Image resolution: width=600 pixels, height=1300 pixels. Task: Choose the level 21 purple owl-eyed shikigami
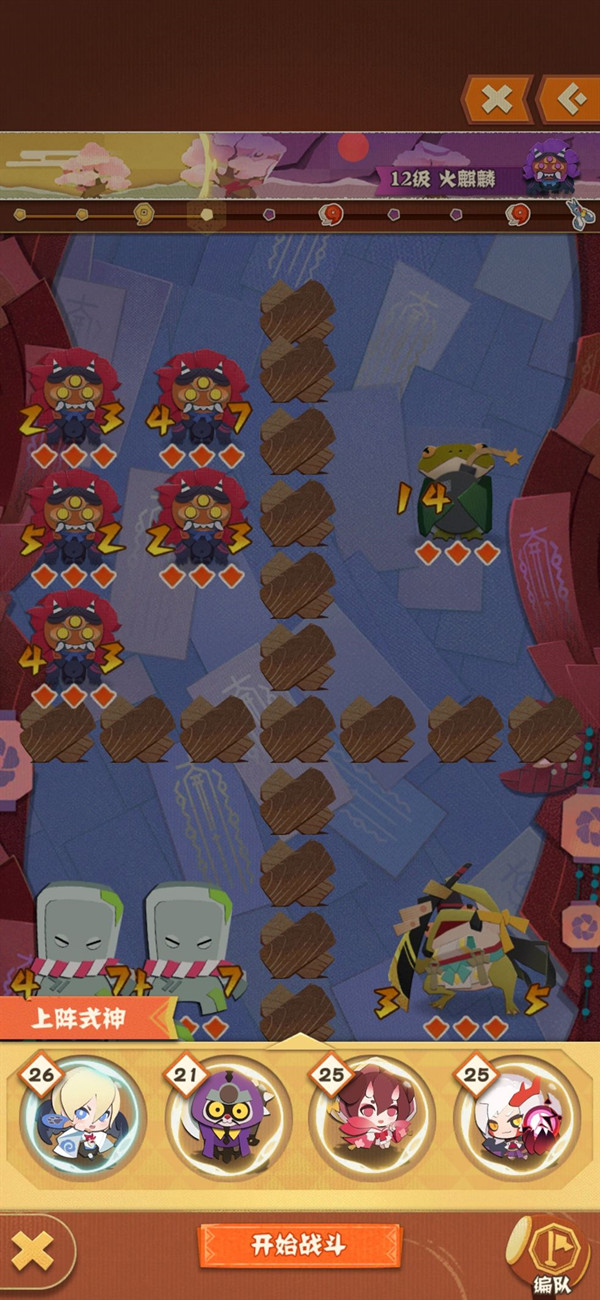pyautogui.click(x=228, y=1117)
